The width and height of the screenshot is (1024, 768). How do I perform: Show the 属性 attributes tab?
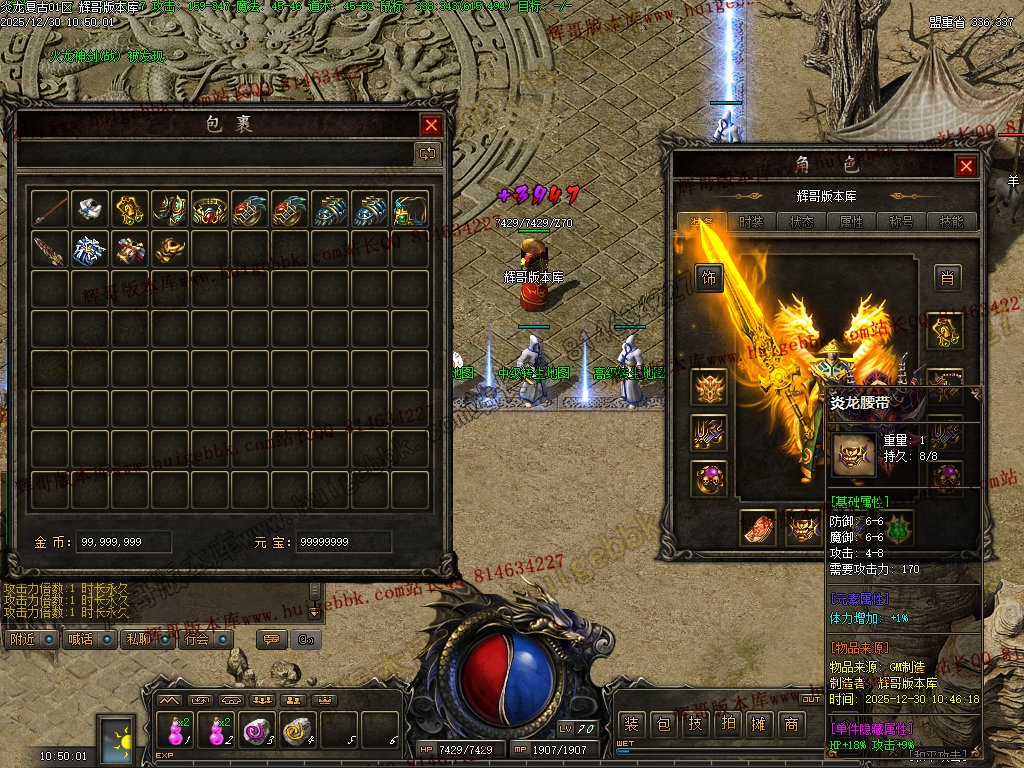click(x=851, y=222)
